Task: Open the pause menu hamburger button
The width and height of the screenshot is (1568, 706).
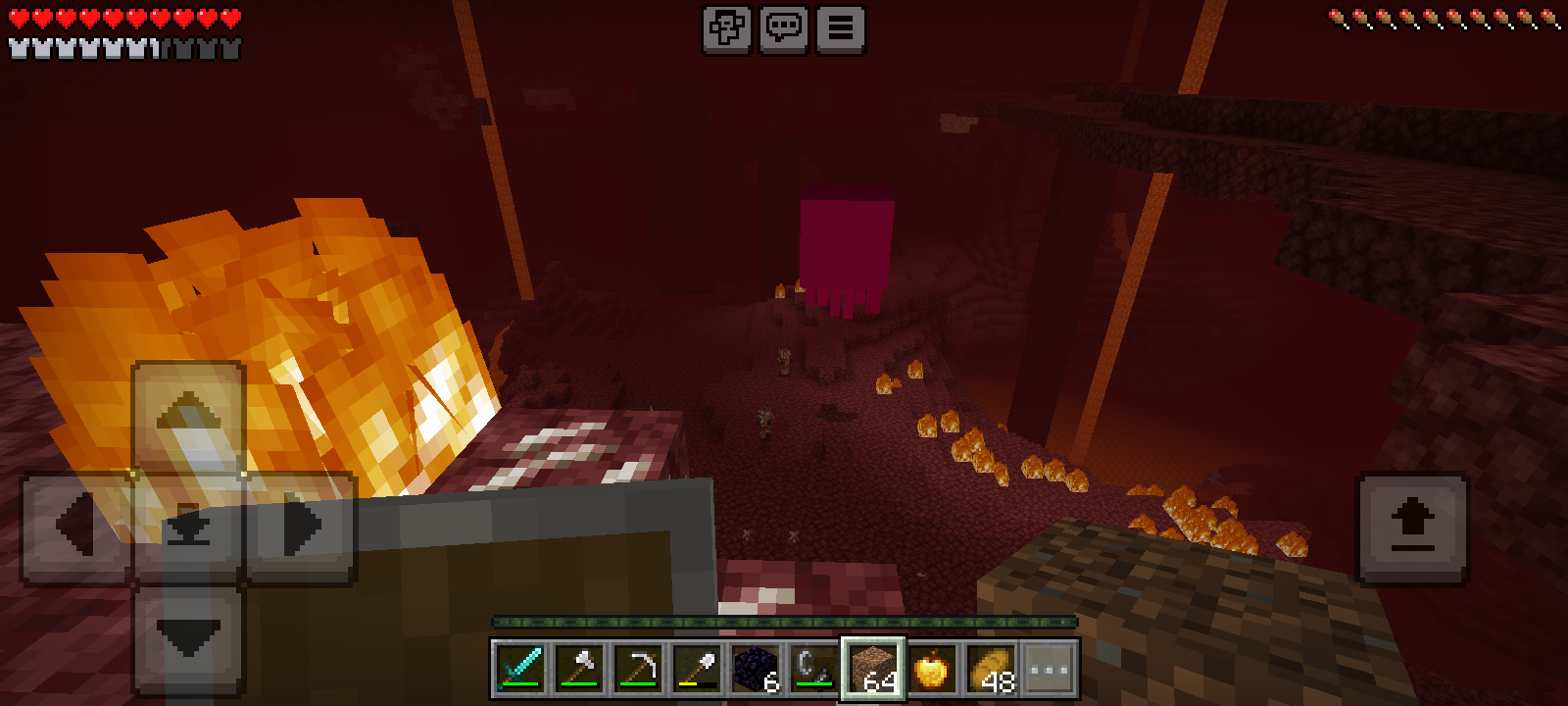Action: pyautogui.click(x=840, y=29)
